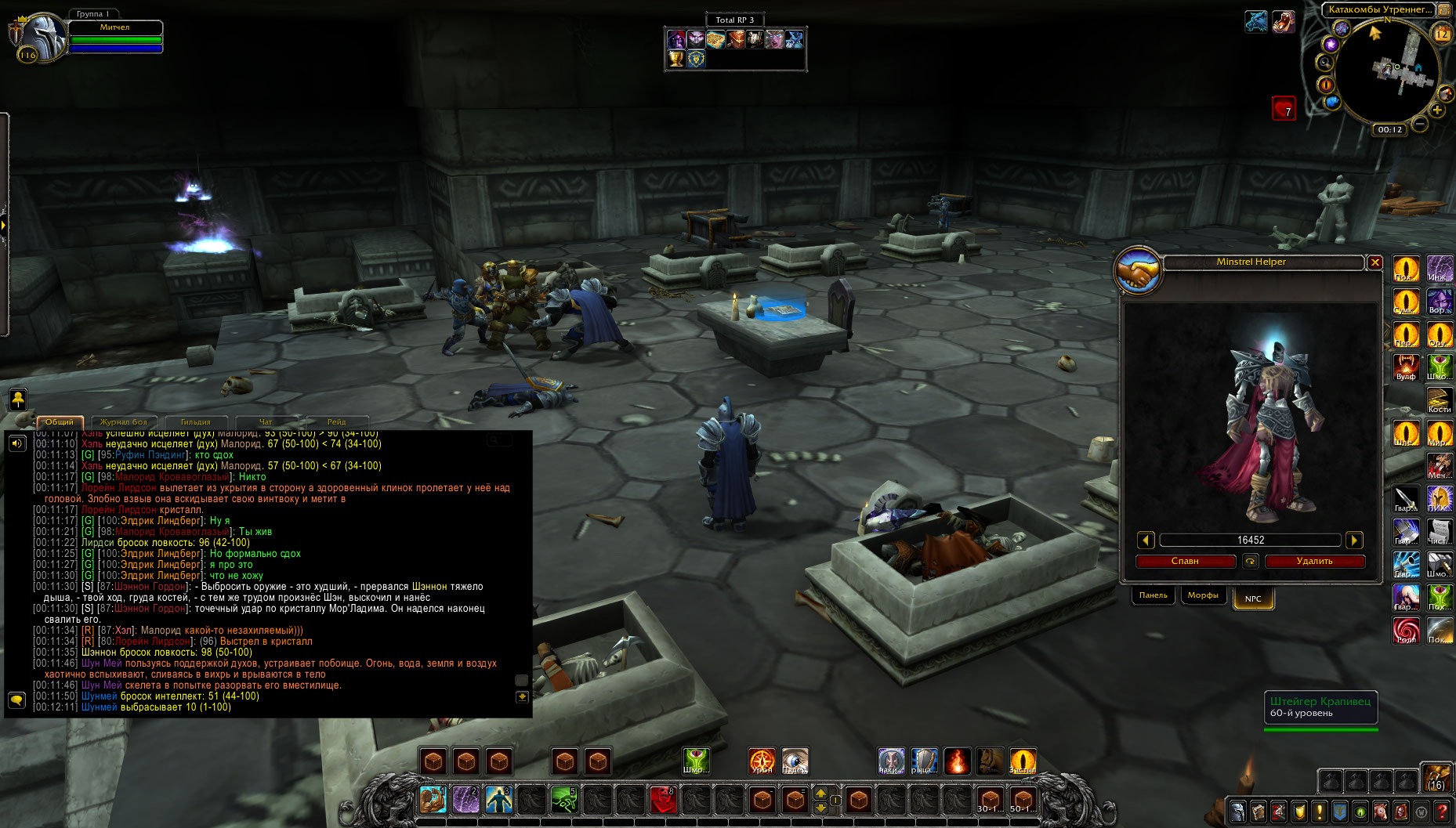Click the Кости treasure chest button

point(1440,400)
